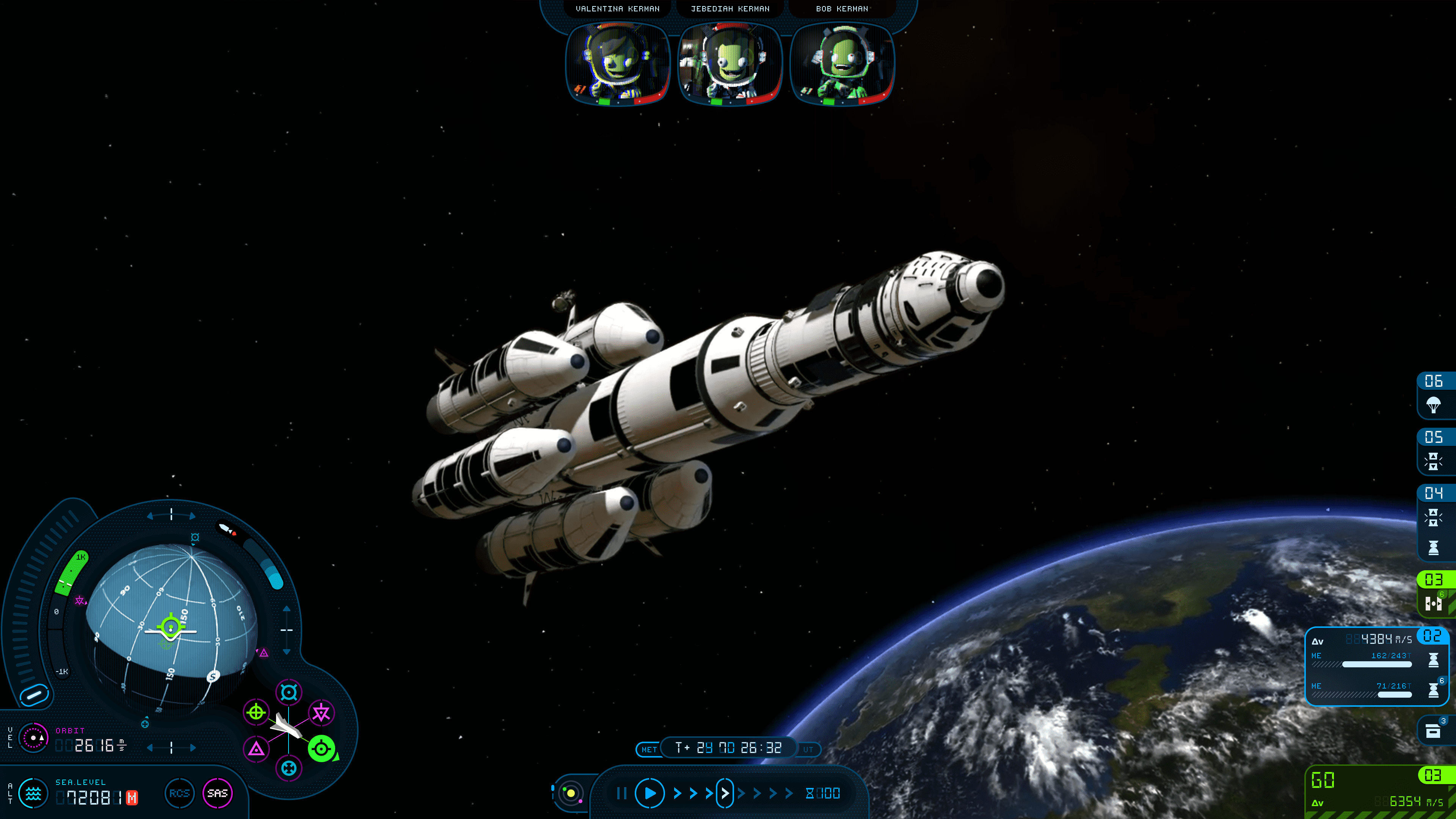Select the retrograde hold icon near the navball
The image size is (1456, 819).
pyautogui.click(x=288, y=769)
